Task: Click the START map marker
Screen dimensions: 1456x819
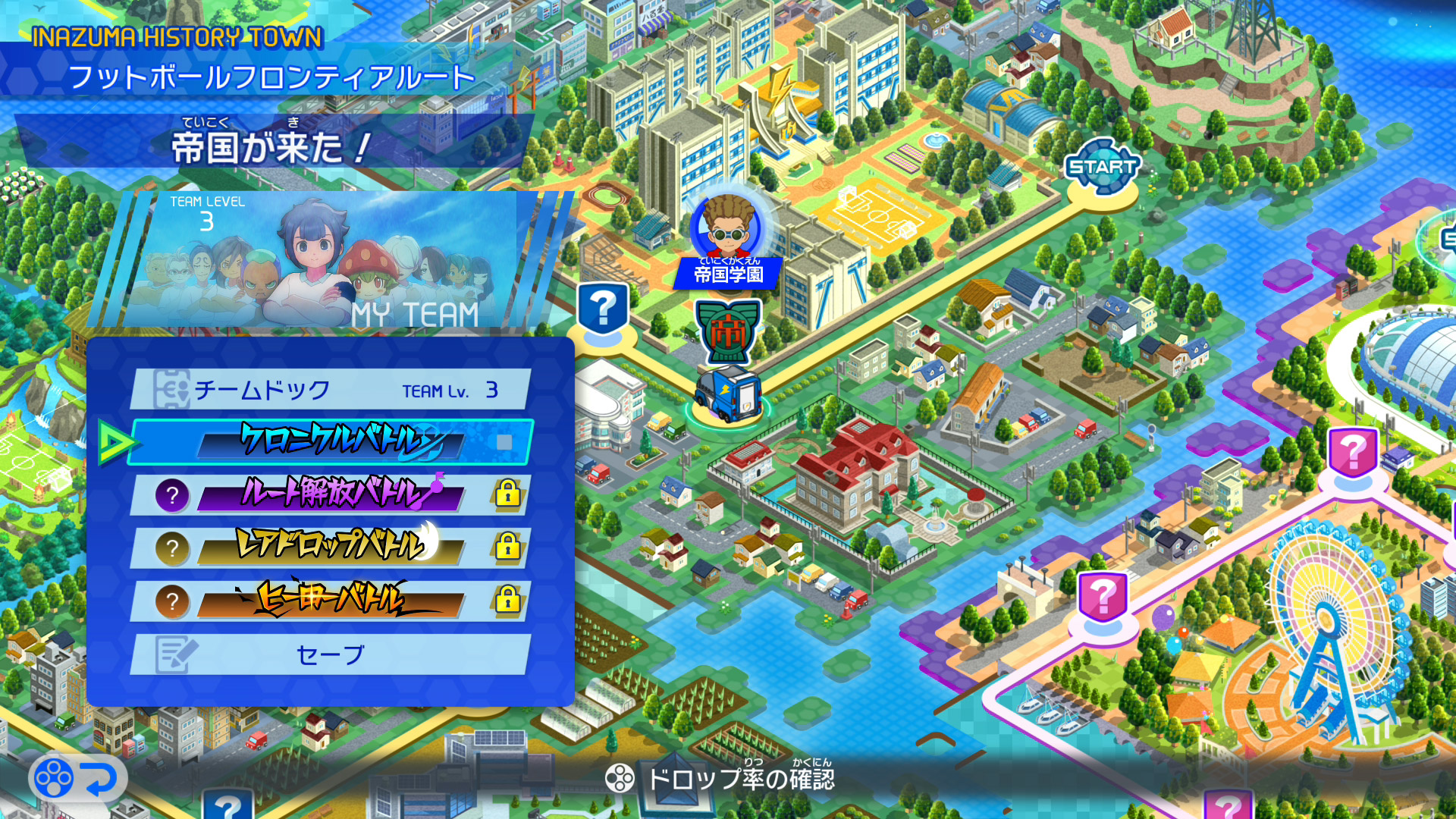Action: 1103,167
